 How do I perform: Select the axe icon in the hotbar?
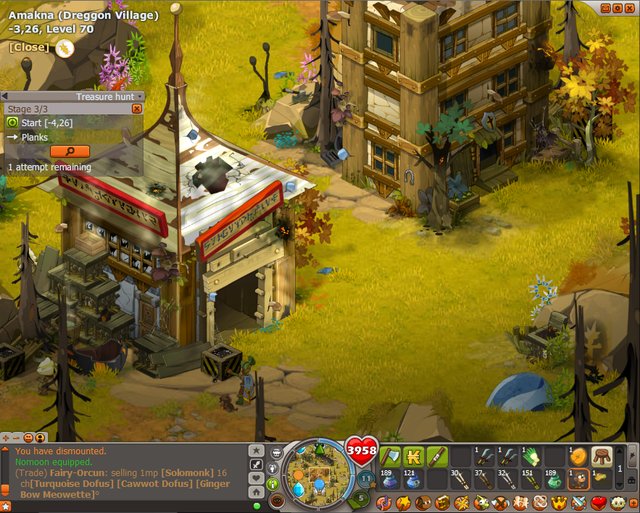(x=390, y=457)
